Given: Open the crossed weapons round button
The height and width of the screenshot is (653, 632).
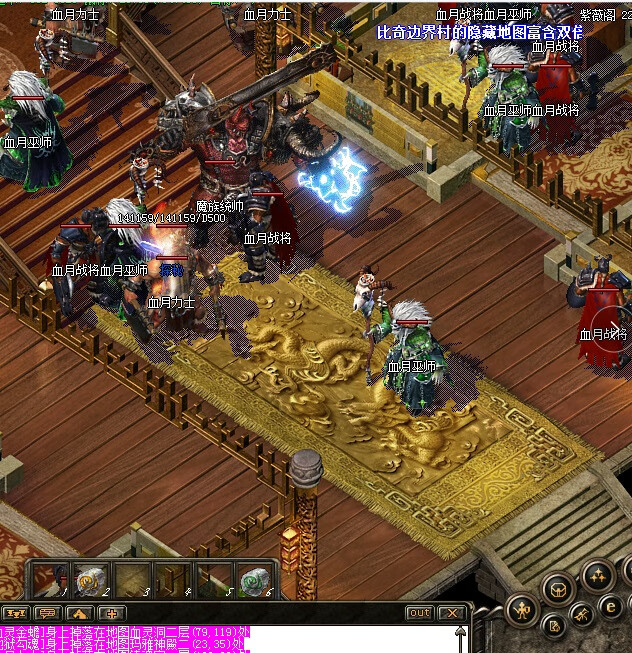Looking at the screenshot, I should click(x=582, y=616).
